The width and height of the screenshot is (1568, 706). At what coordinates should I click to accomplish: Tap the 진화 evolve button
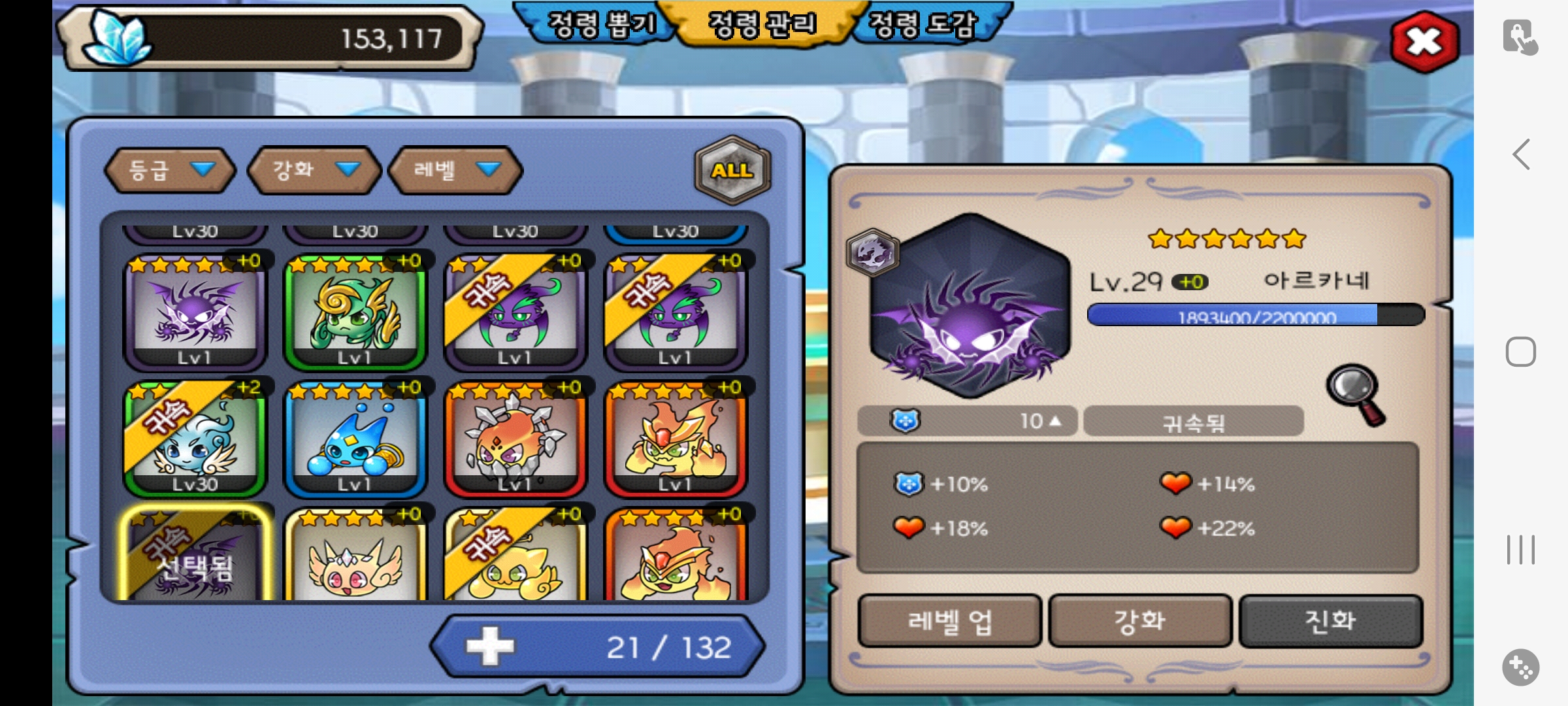(1330, 621)
